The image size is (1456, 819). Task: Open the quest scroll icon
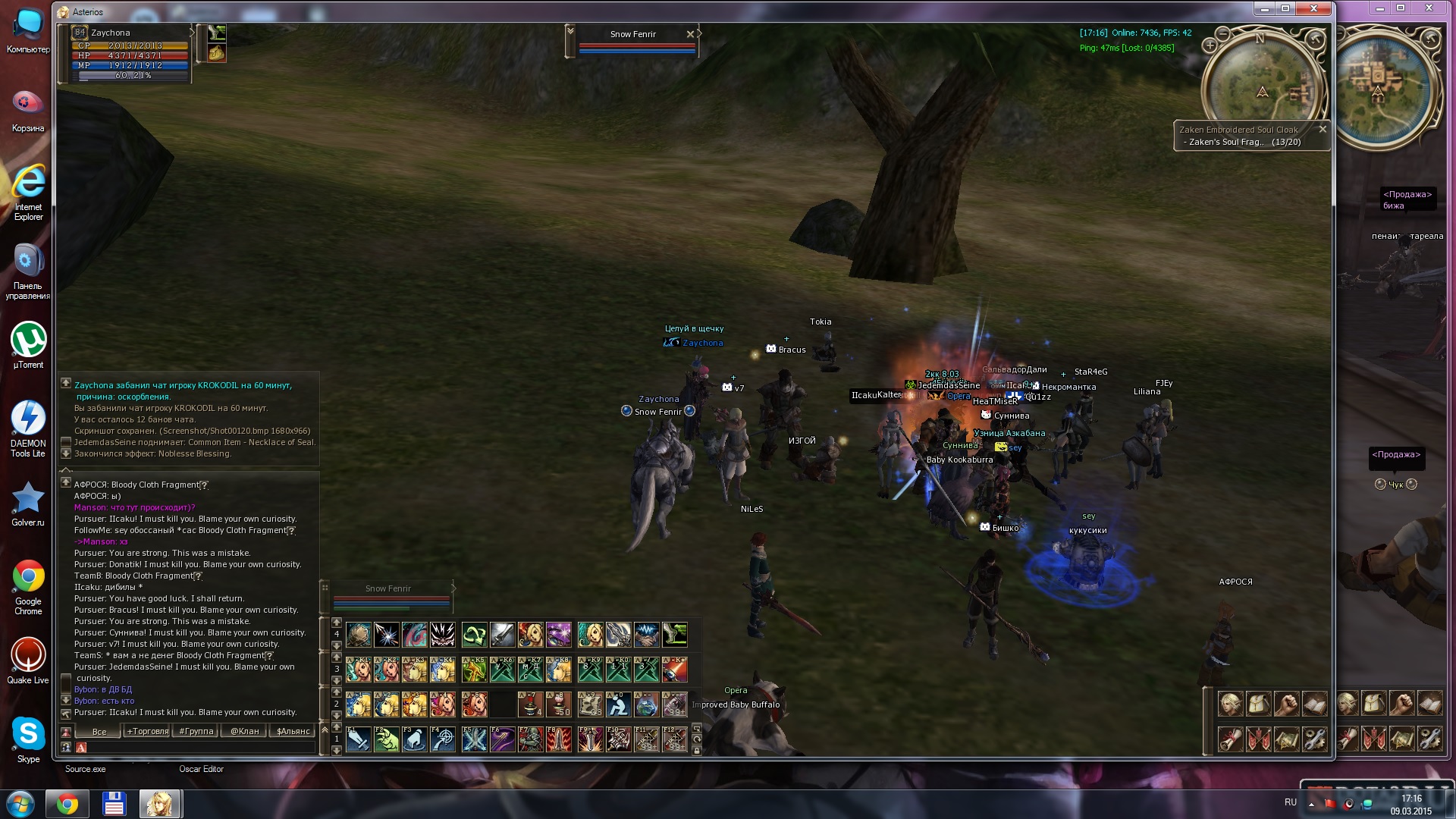(1230, 738)
